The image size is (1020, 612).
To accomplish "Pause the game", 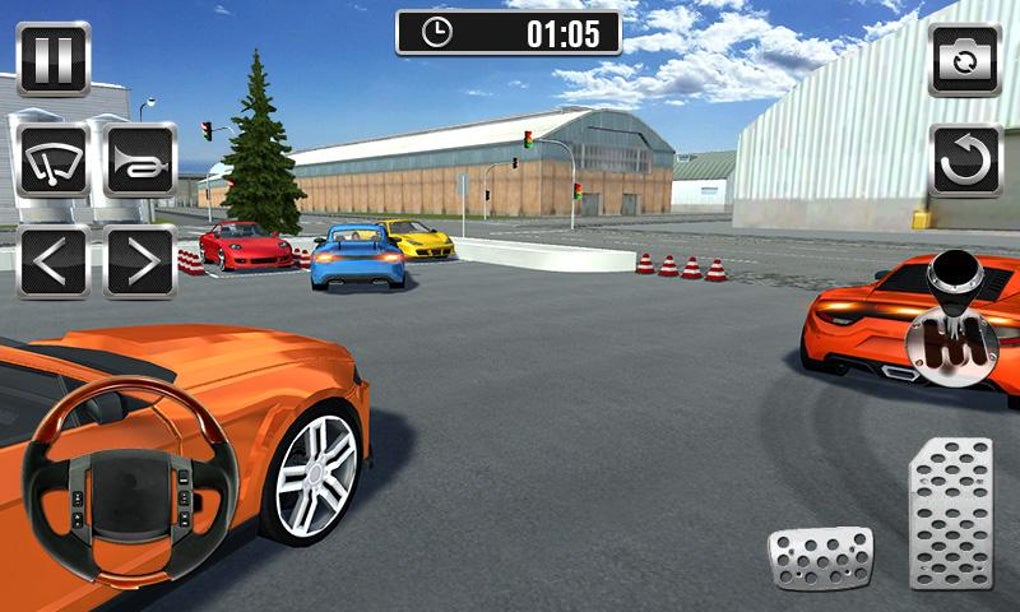I will pos(53,59).
